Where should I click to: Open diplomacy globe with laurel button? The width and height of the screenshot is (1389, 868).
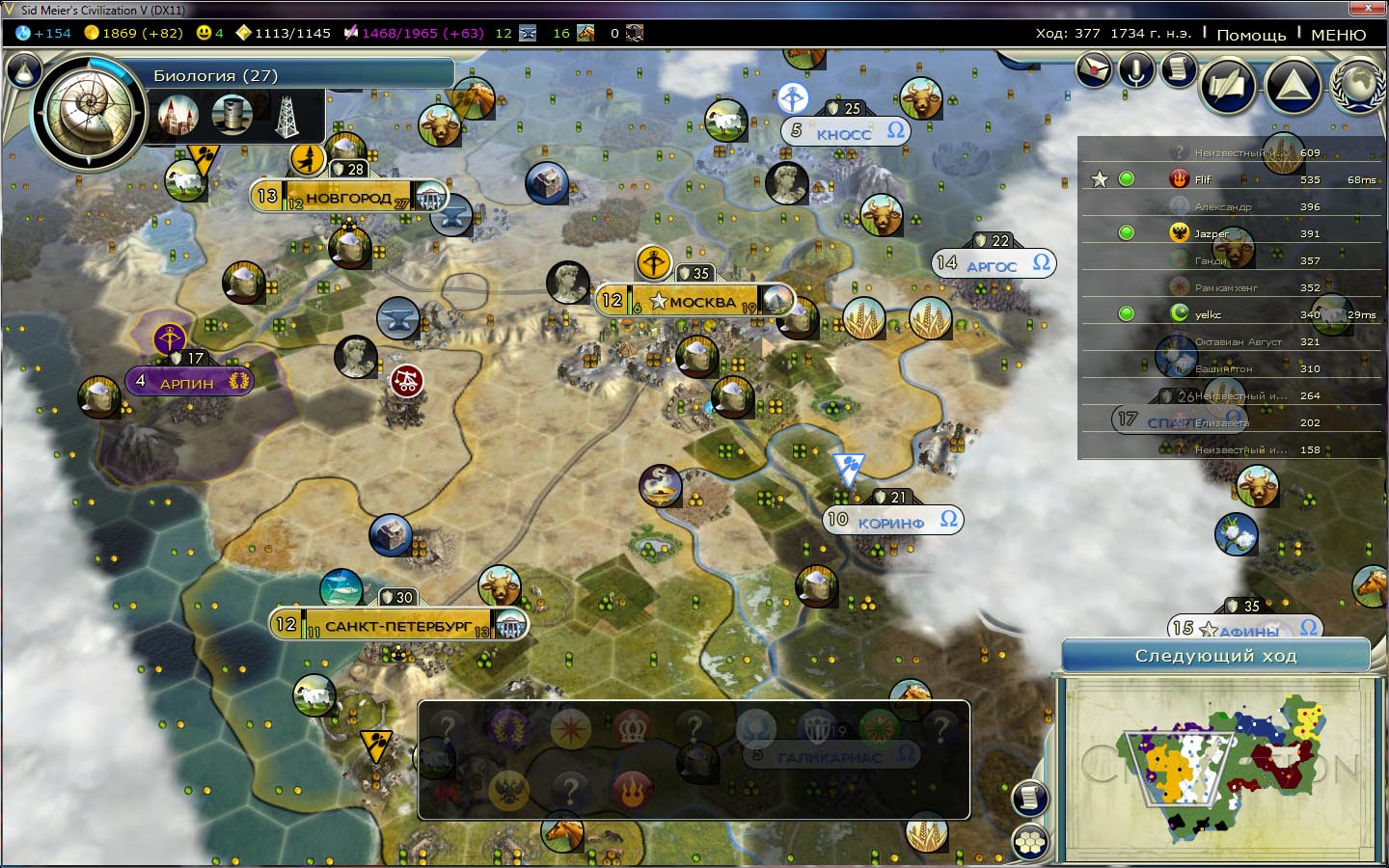coord(1357,87)
